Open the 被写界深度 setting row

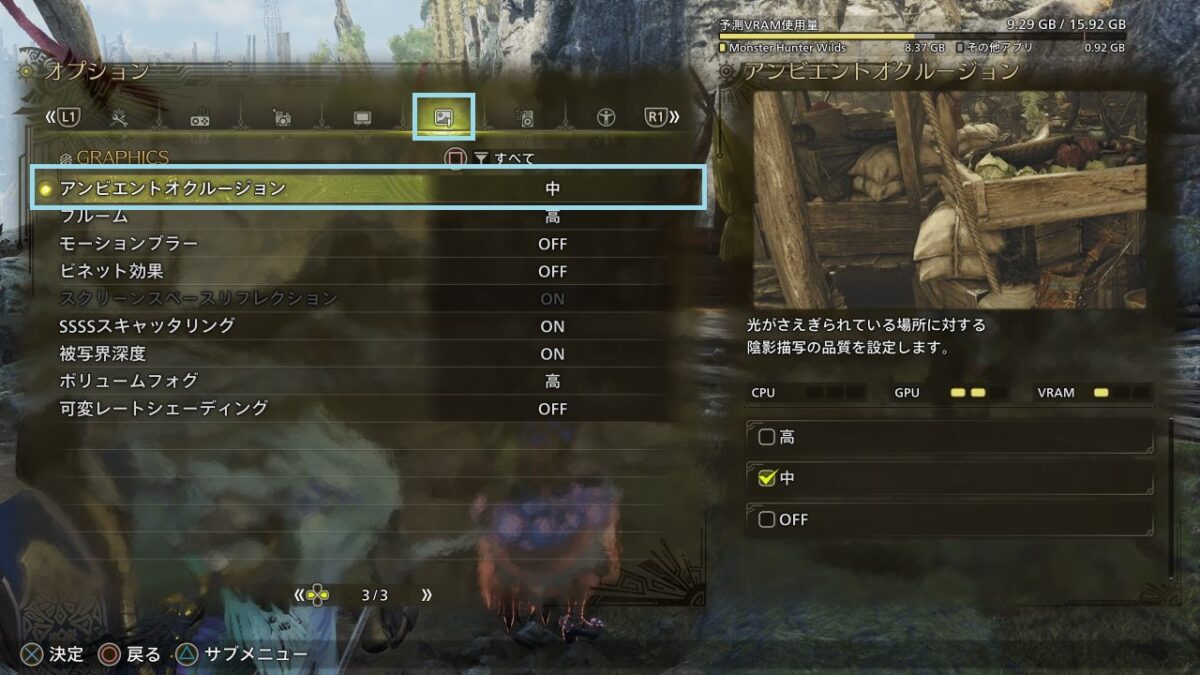coord(370,354)
